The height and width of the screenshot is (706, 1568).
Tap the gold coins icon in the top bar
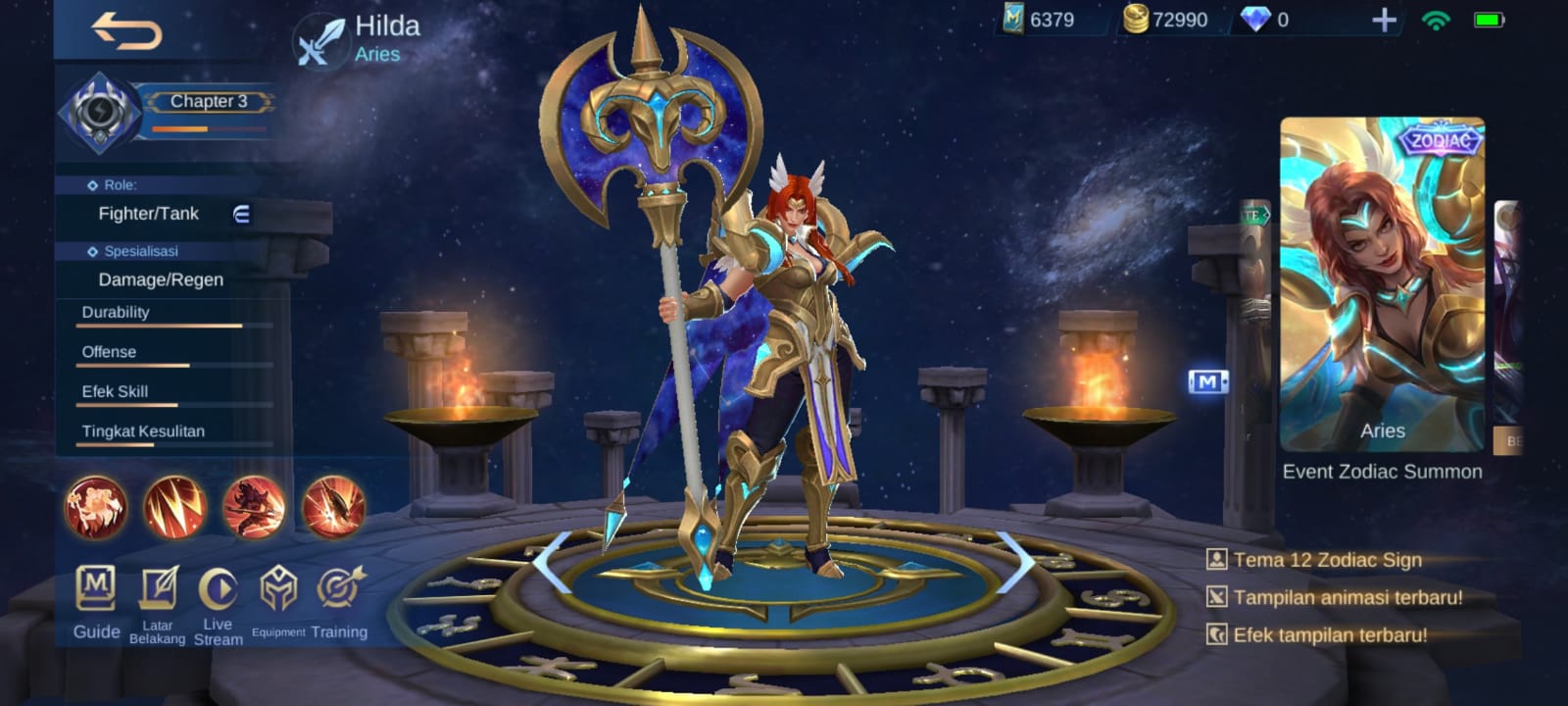(x=1139, y=18)
